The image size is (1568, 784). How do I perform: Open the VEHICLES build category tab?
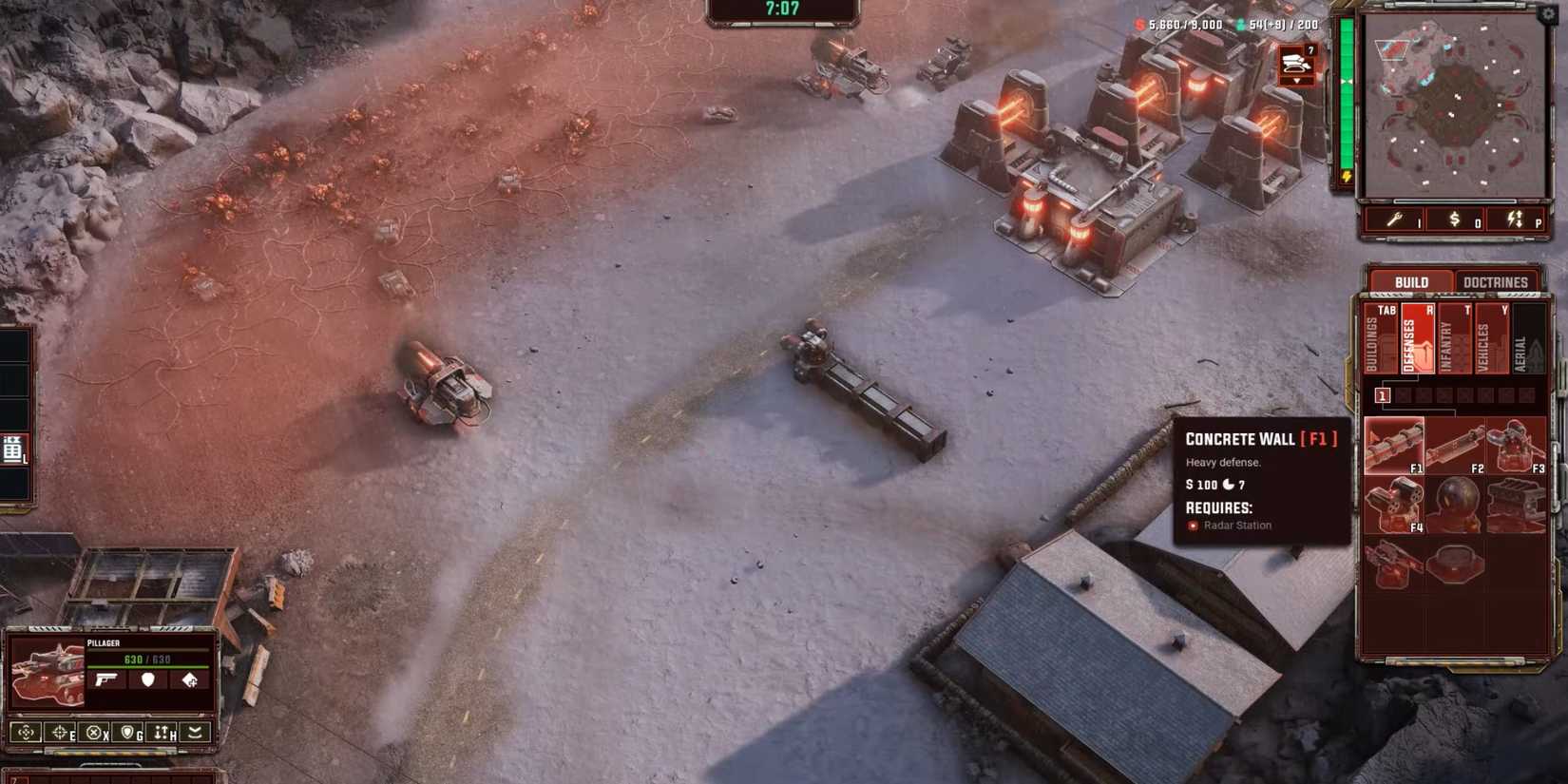pyautogui.click(x=1493, y=338)
